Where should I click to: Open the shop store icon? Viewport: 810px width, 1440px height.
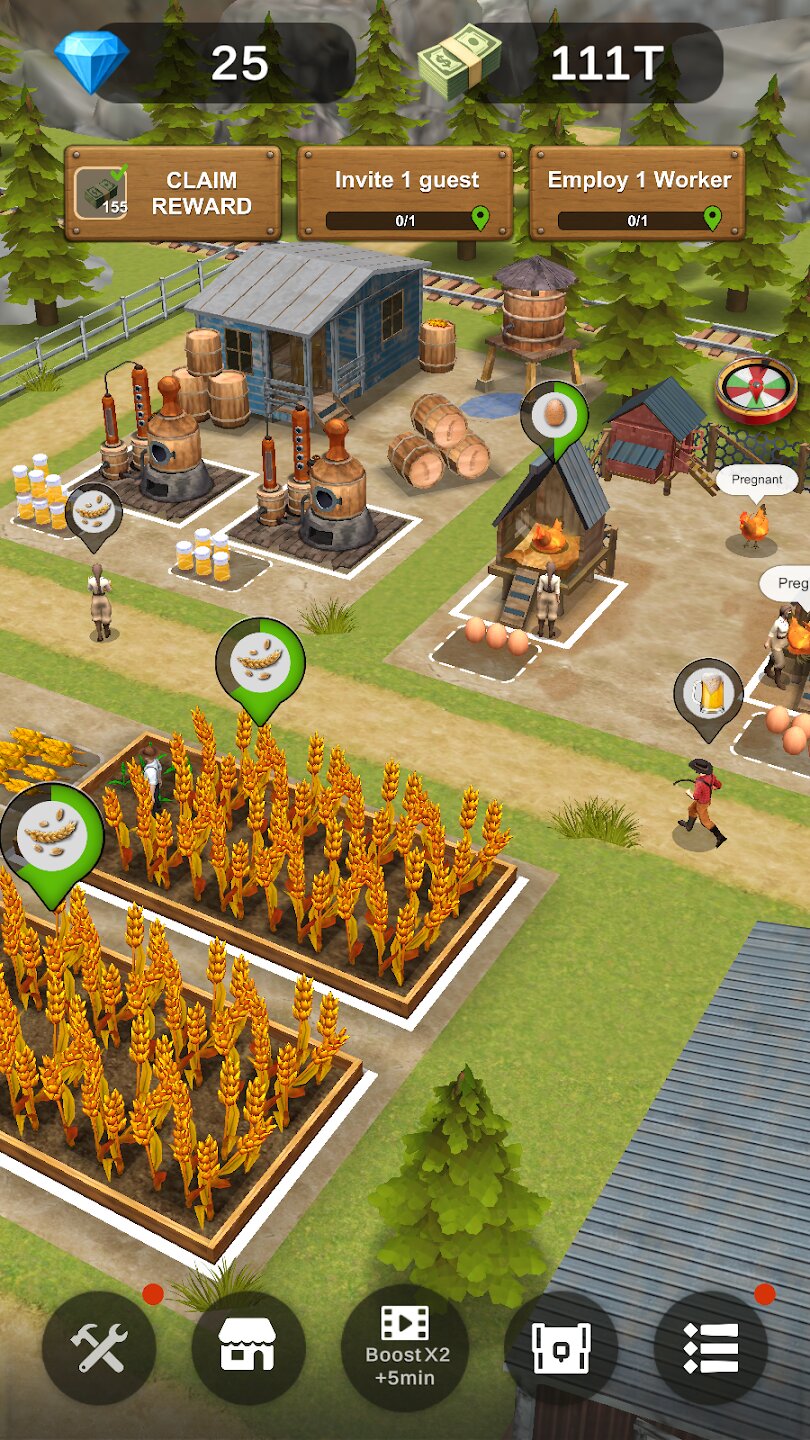(x=248, y=1347)
